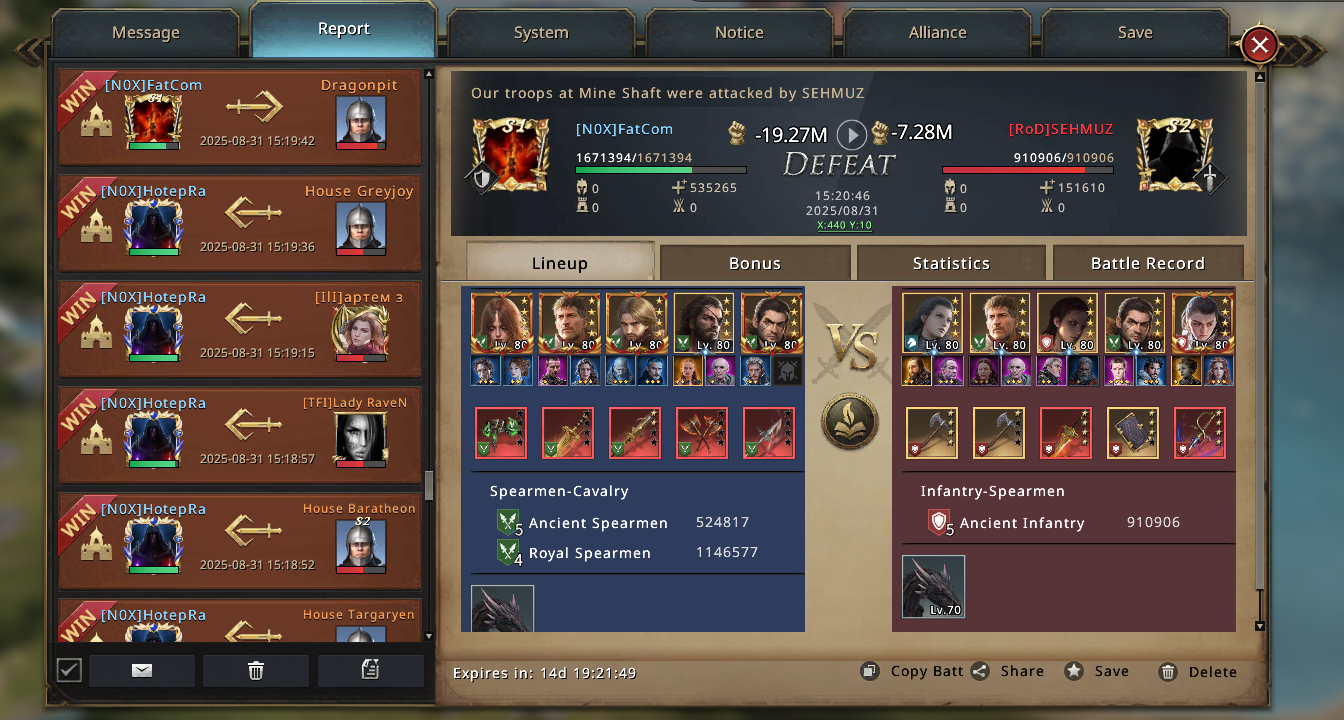Image resolution: width=1344 pixels, height=720 pixels.
Task: Open the System tab
Action: (541, 33)
